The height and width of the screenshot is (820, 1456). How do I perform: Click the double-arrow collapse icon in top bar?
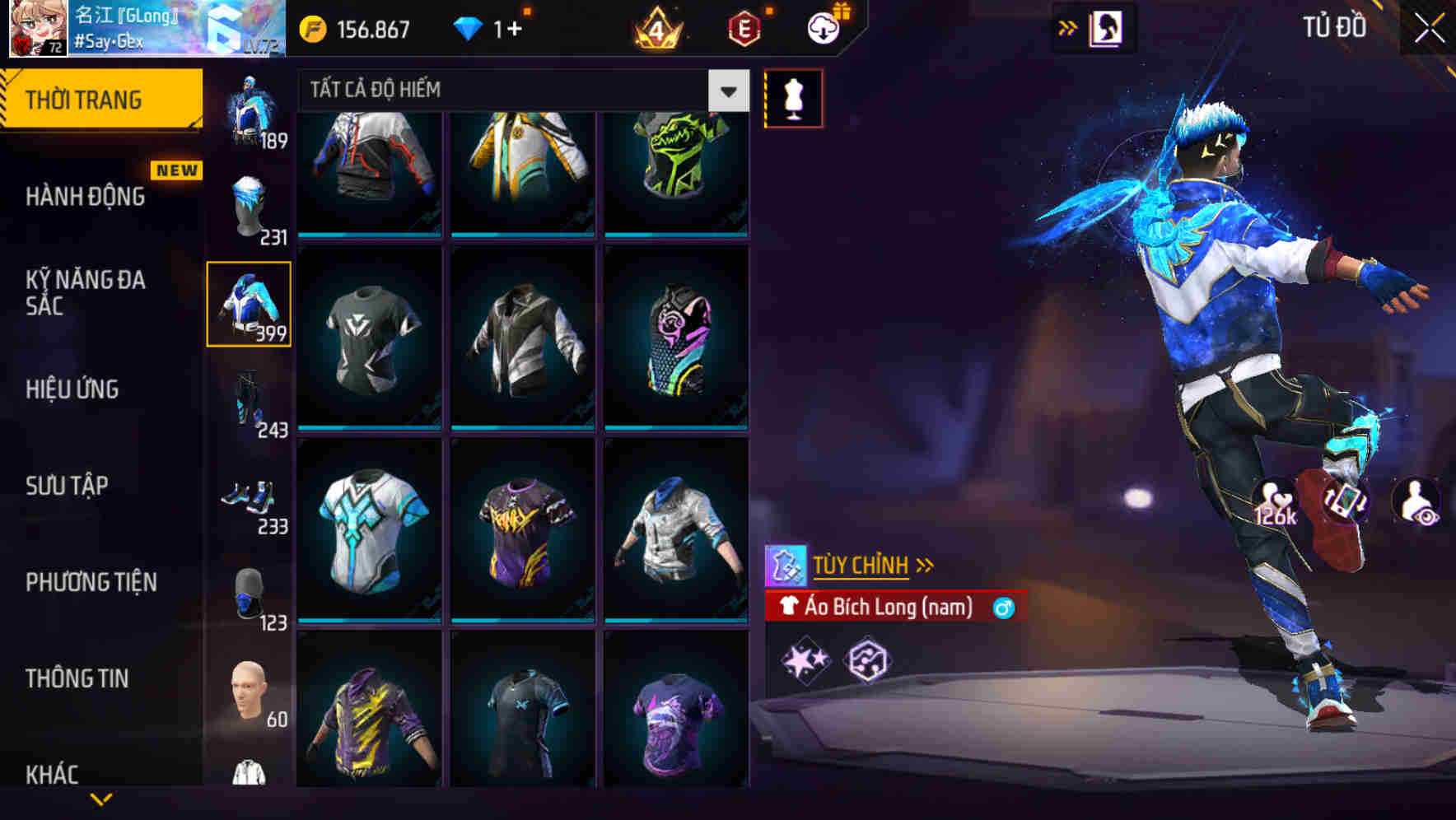coord(1066,27)
